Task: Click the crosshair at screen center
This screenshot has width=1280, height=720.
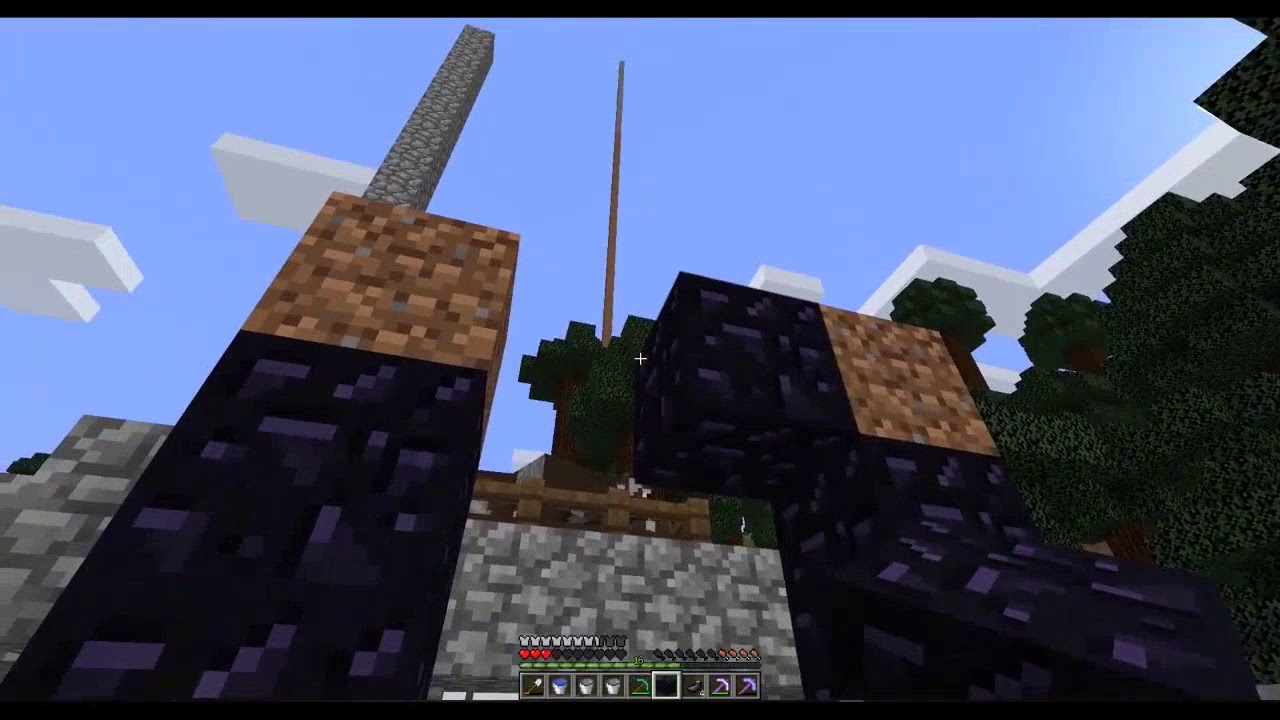Action: pos(640,358)
